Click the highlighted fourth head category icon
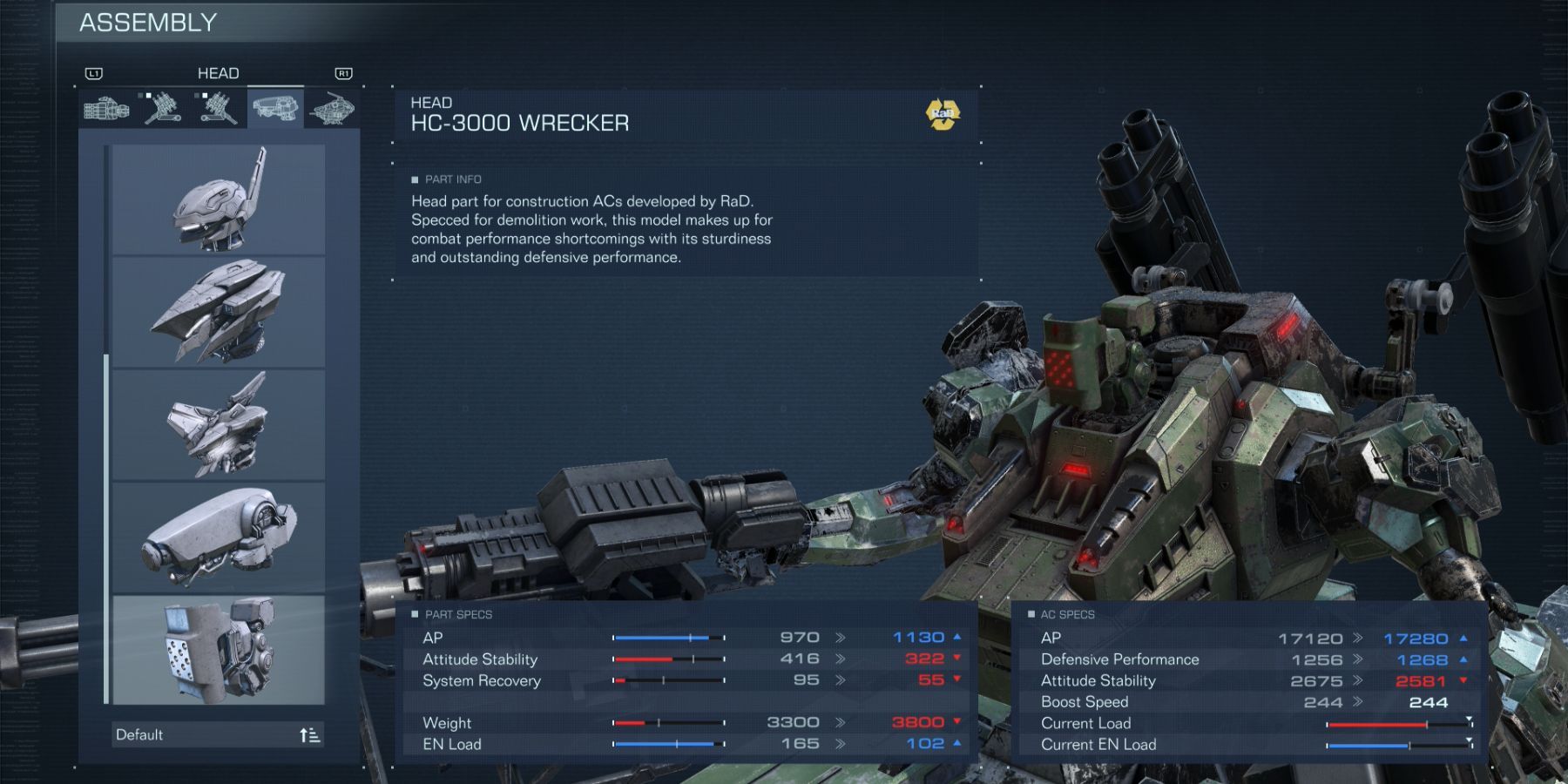The width and height of the screenshot is (1568, 784). tap(277, 108)
